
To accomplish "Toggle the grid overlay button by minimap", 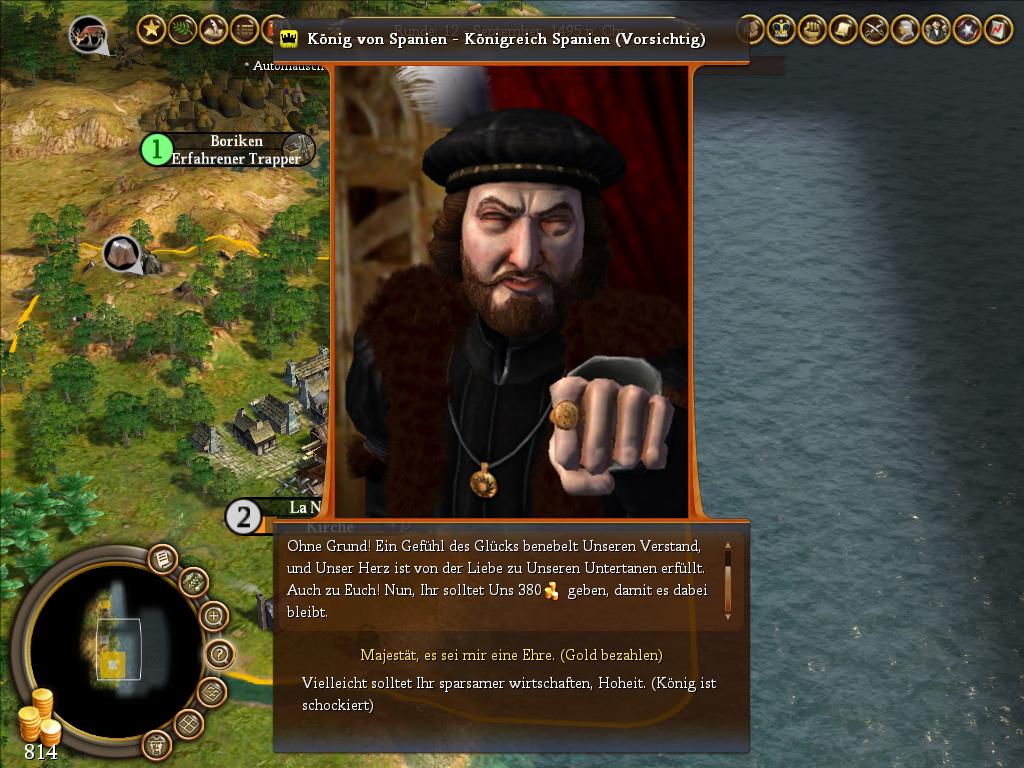I will click(190, 723).
